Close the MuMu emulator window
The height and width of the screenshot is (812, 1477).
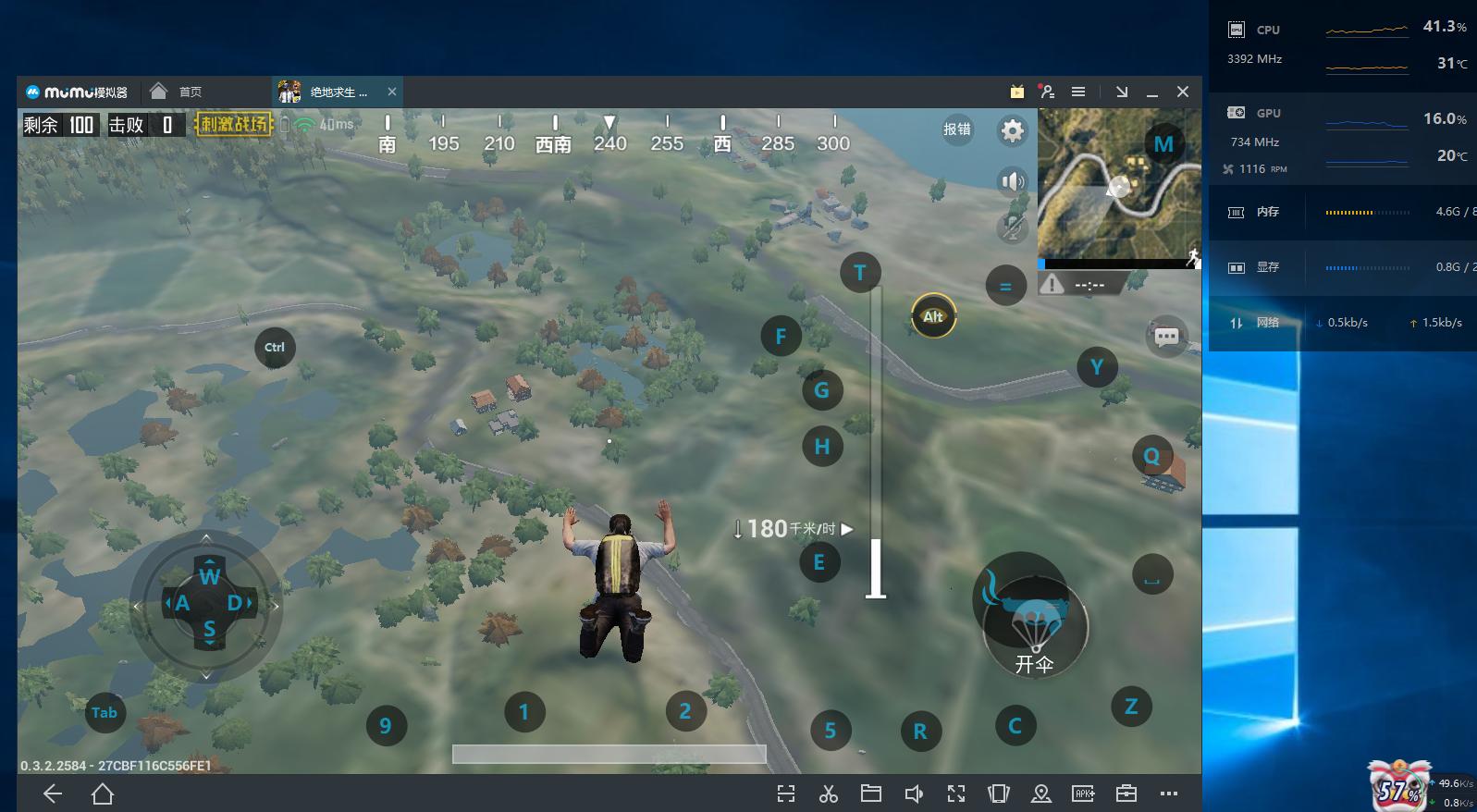pos(1183,92)
